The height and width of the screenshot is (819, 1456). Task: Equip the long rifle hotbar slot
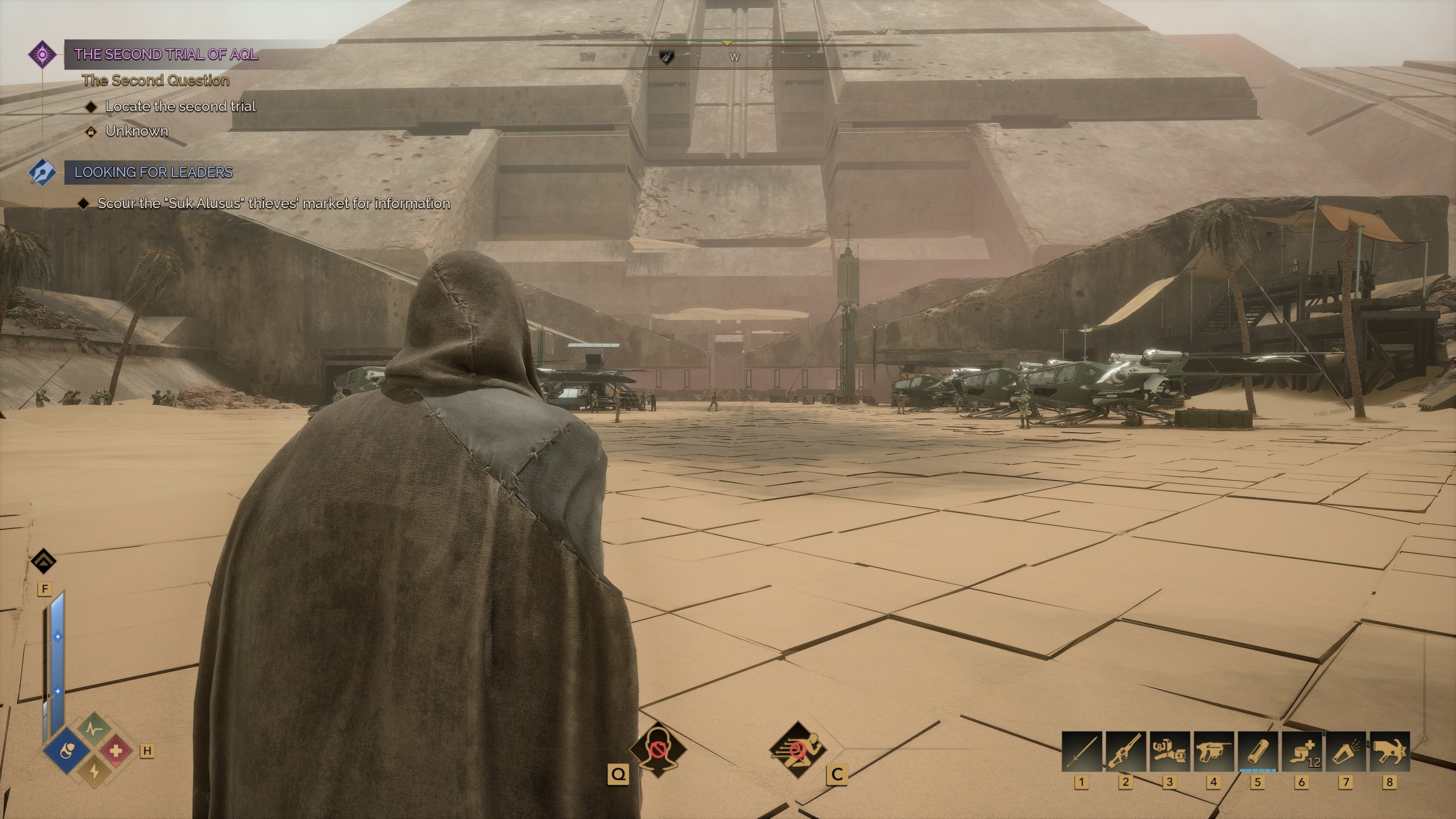coord(1125,752)
